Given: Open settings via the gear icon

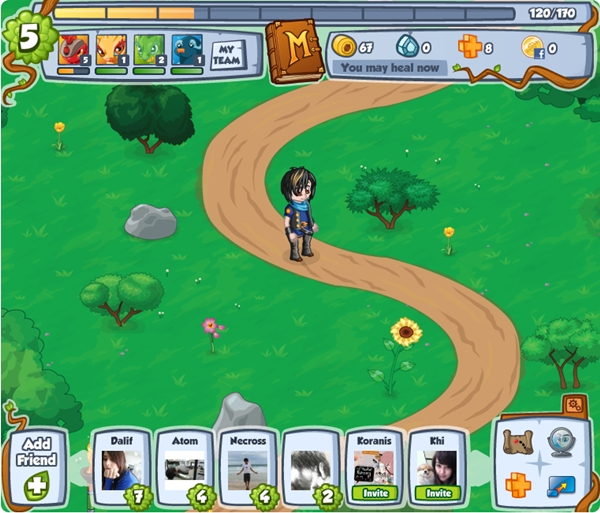Looking at the screenshot, I should pos(573,405).
